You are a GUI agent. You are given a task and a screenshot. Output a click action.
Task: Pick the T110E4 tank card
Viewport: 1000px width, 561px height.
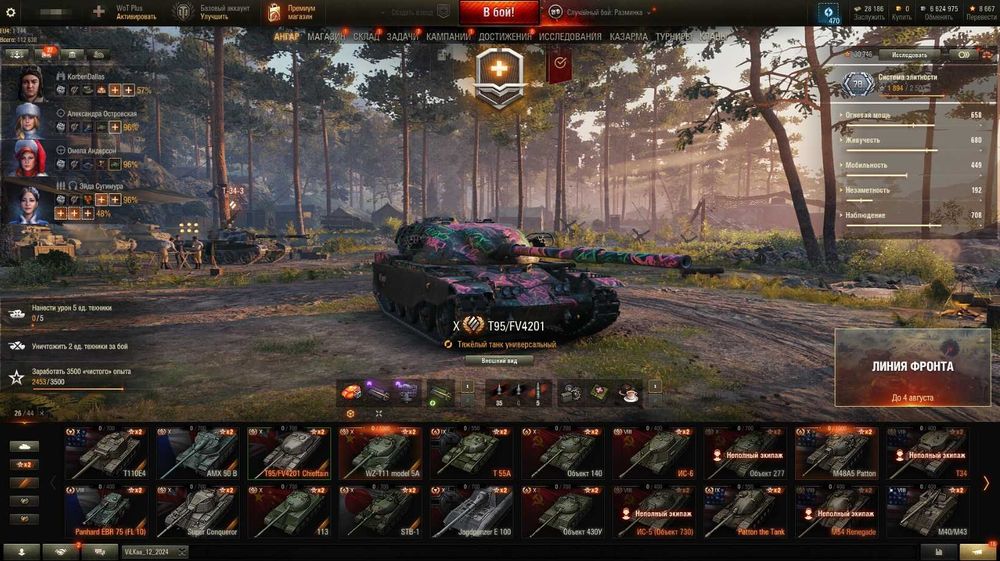[x=106, y=453]
